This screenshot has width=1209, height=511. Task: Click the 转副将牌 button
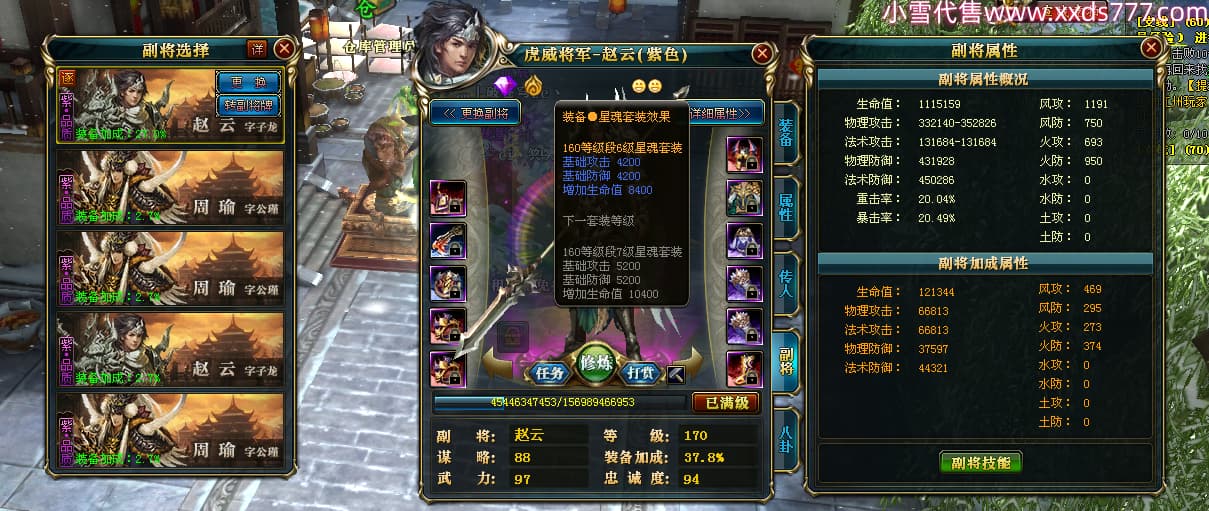[x=248, y=103]
